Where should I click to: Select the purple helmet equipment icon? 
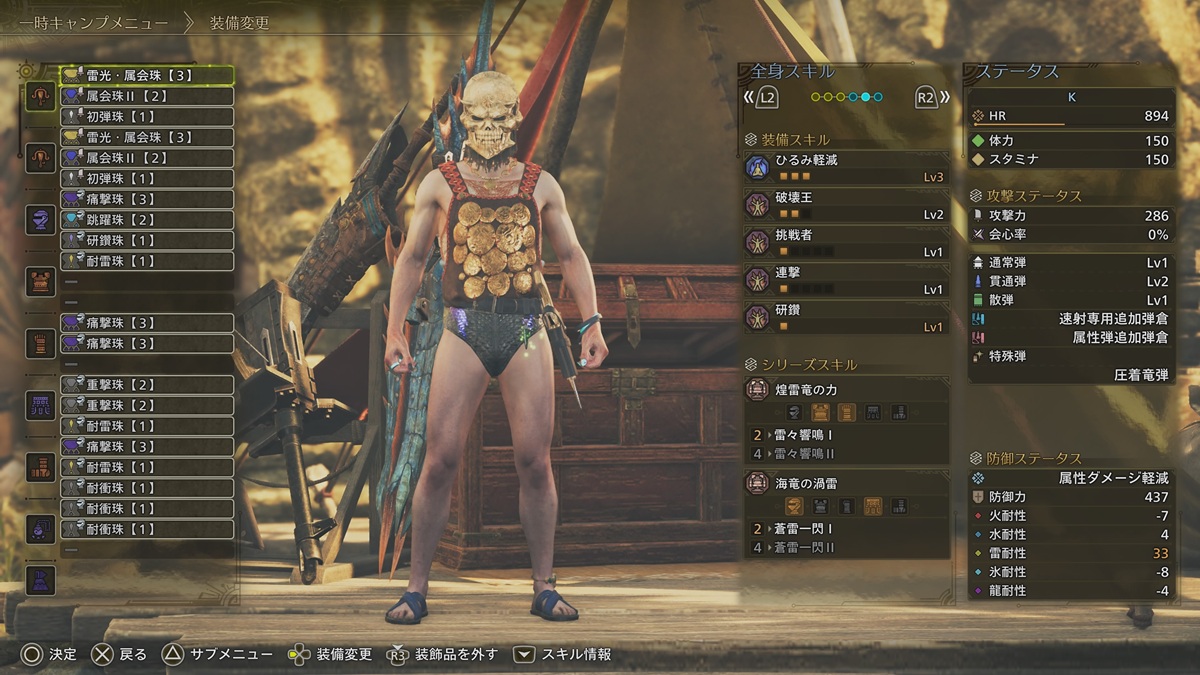pos(40,219)
